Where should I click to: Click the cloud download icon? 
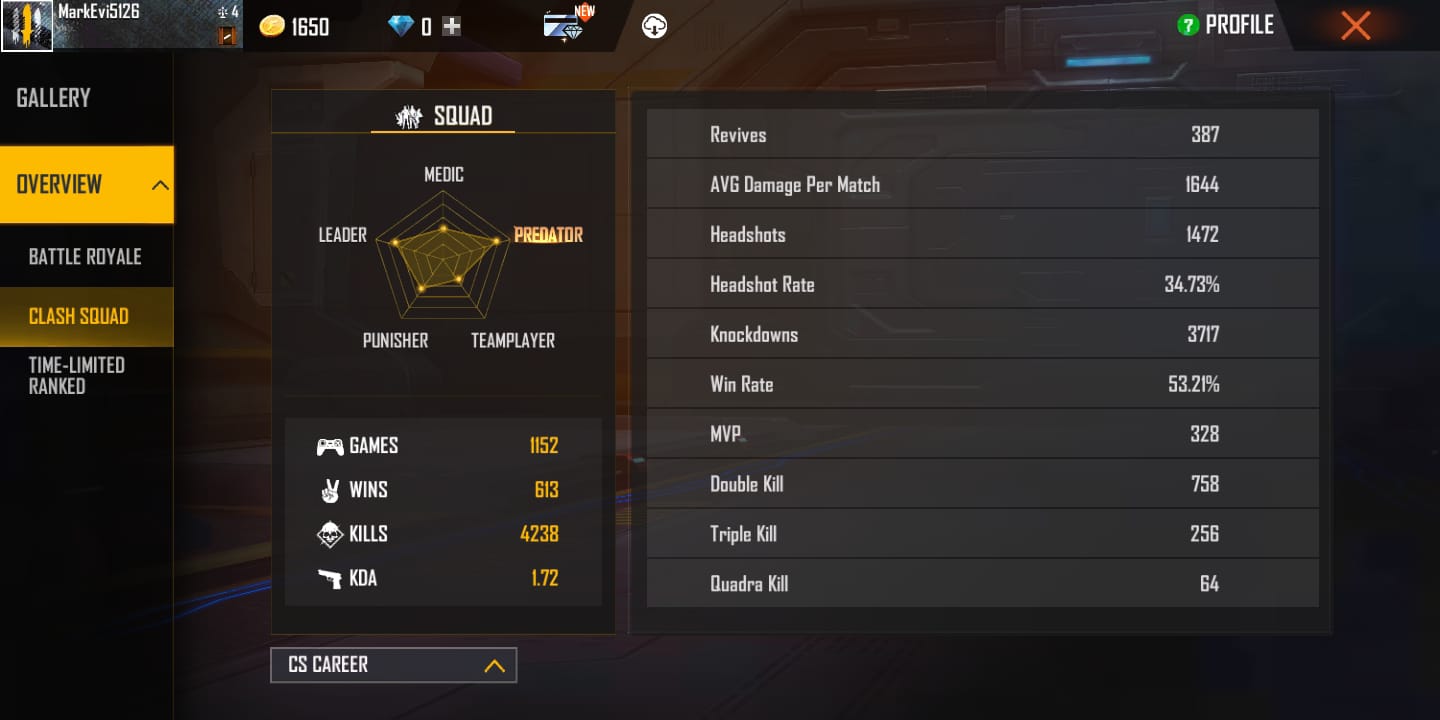[x=655, y=25]
